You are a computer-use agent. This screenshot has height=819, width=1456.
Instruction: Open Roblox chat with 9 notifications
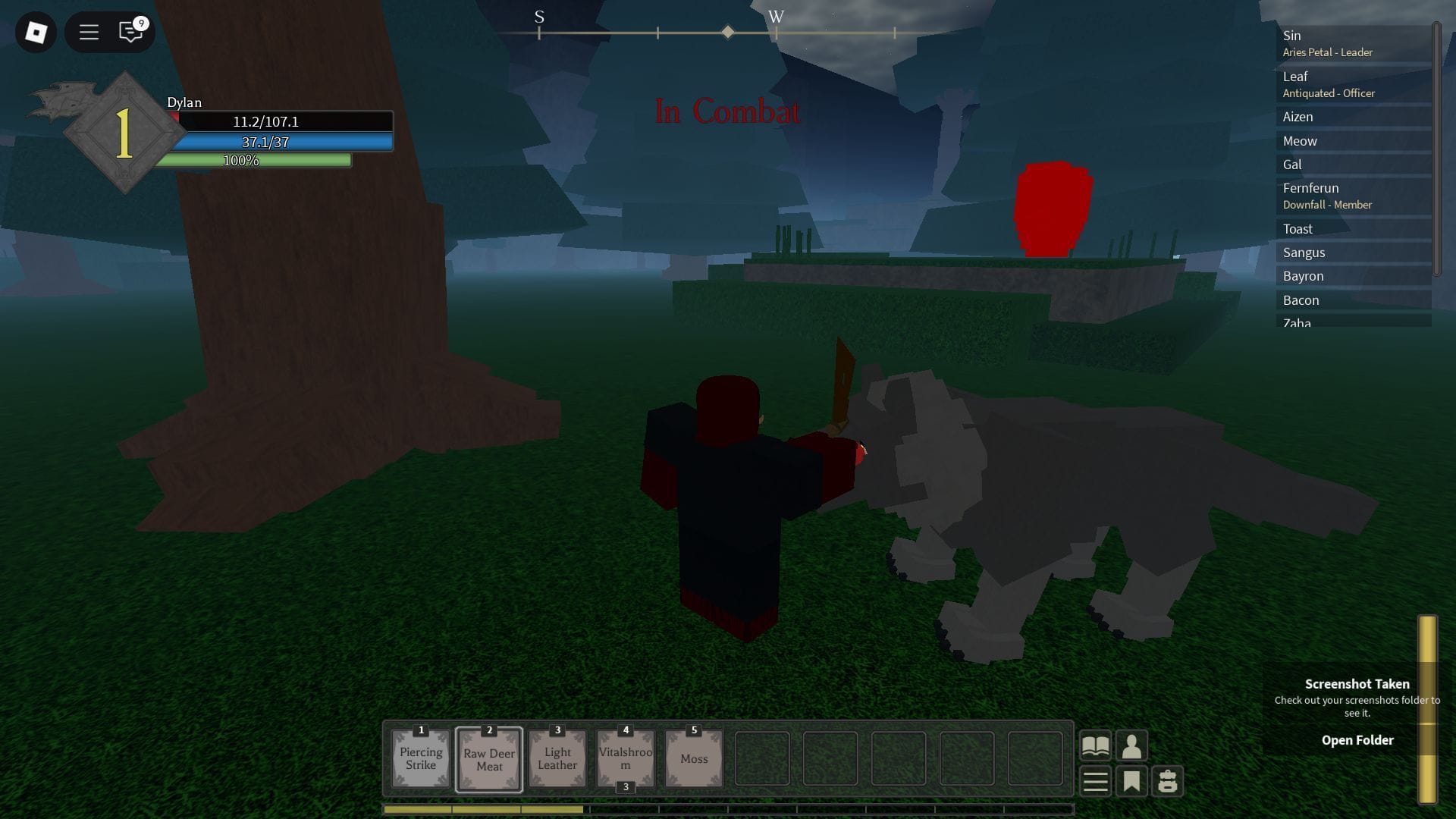(x=129, y=33)
